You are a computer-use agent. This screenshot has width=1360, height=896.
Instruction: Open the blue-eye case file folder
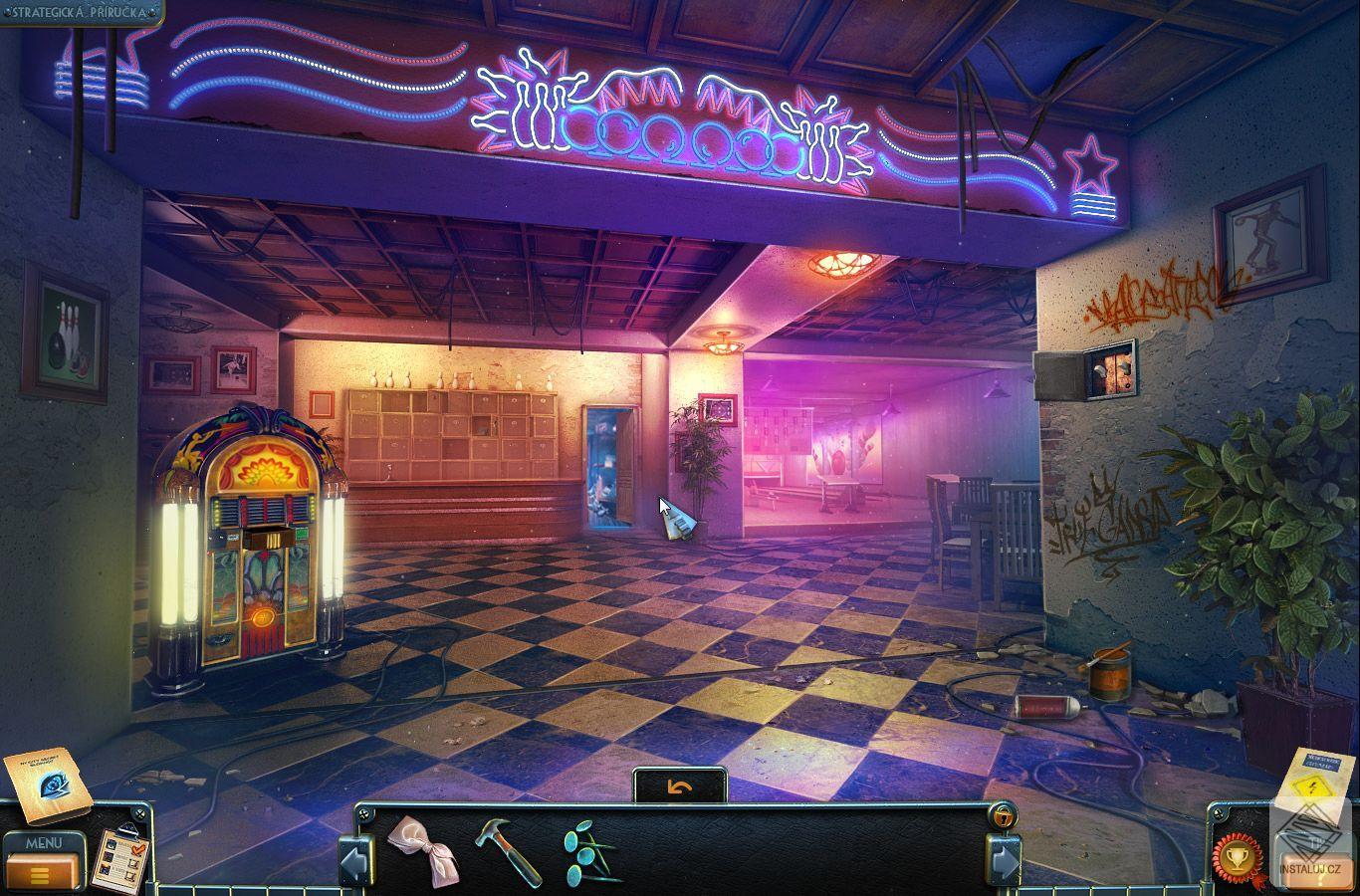pyautogui.click(x=46, y=784)
